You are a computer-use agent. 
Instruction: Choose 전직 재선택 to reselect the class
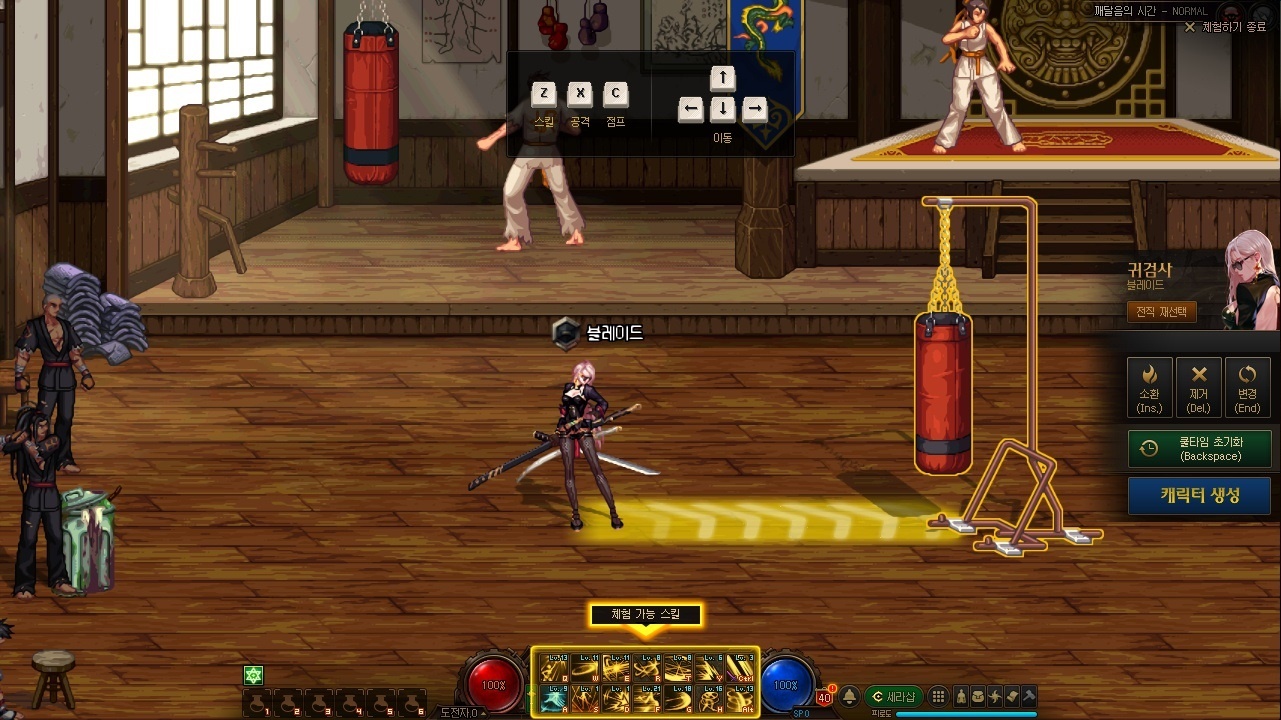click(1160, 312)
